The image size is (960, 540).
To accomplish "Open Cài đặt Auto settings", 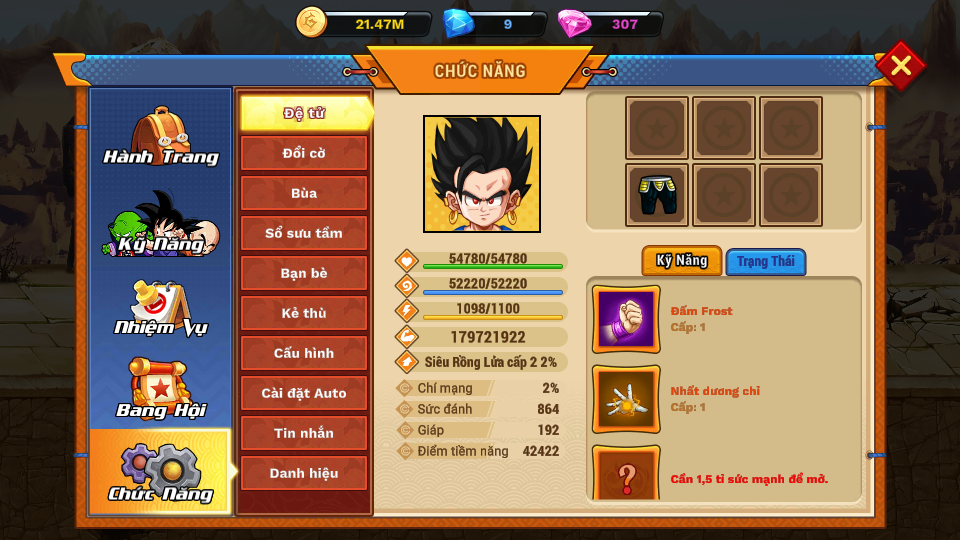I will pyautogui.click(x=304, y=393).
